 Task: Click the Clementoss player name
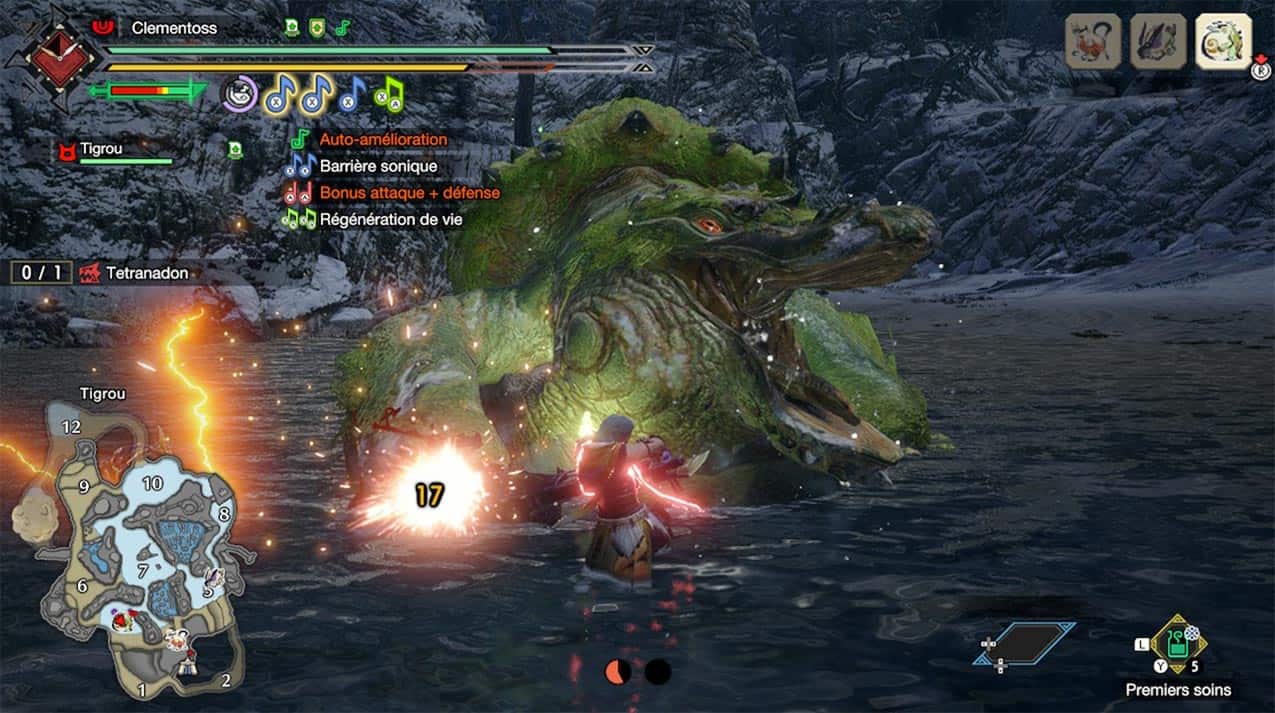point(173,28)
